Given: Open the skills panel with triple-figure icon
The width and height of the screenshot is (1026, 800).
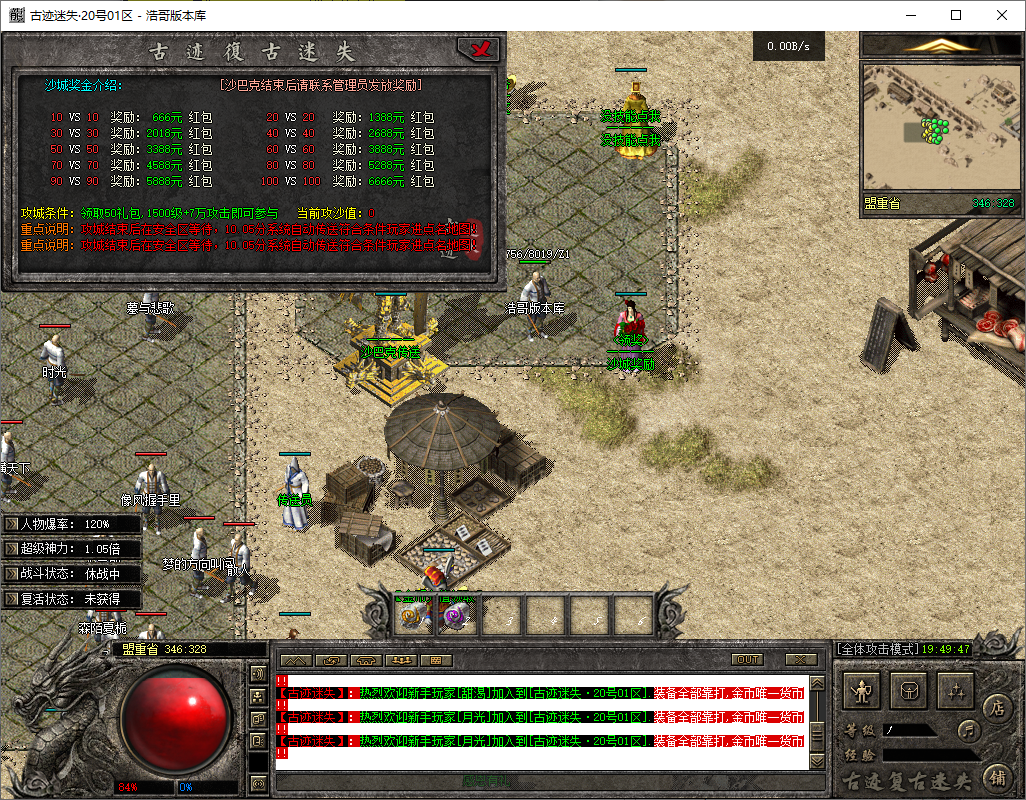Looking at the screenshot, I should click(957, 691).
